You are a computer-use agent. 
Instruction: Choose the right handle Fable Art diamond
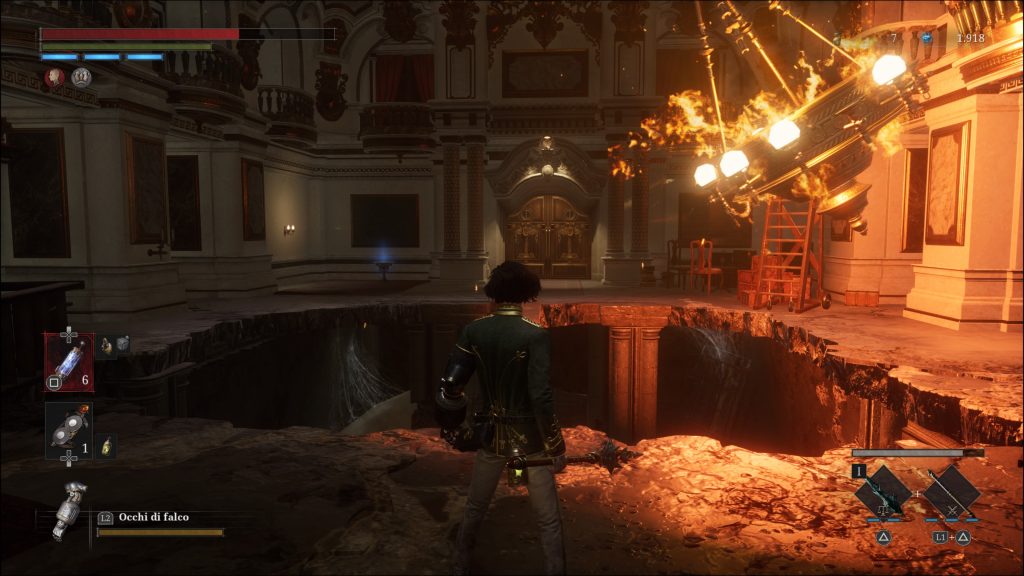[x=950, y=492]
